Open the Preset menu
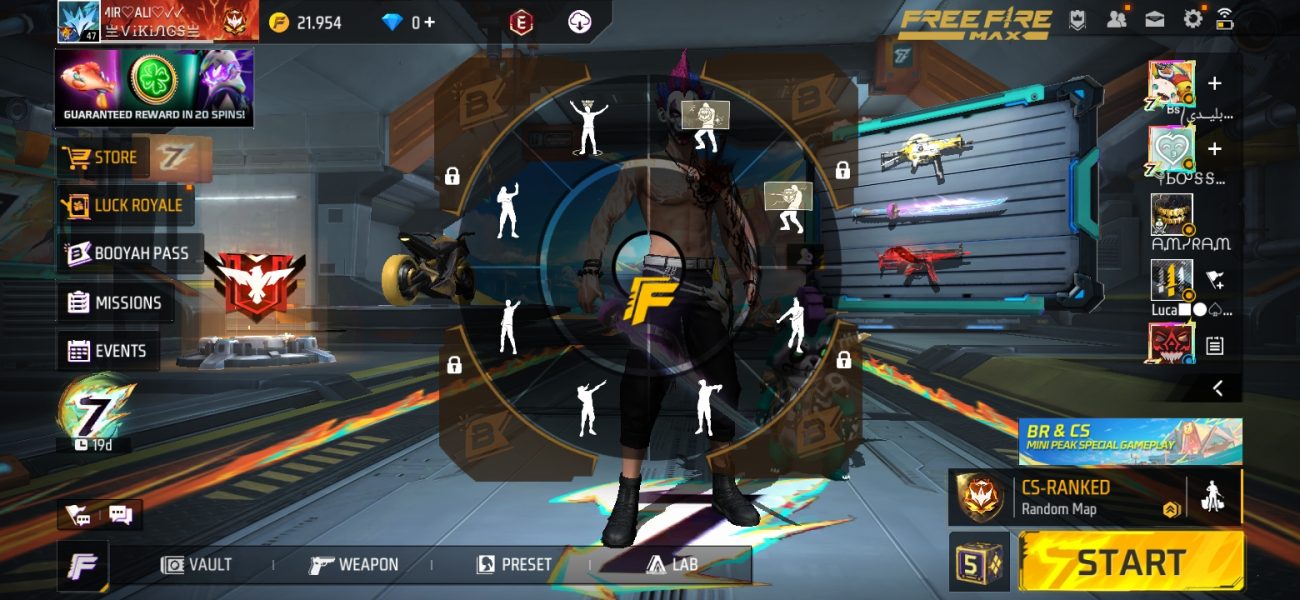1300x600 pixels. click(x=514, y=565)
